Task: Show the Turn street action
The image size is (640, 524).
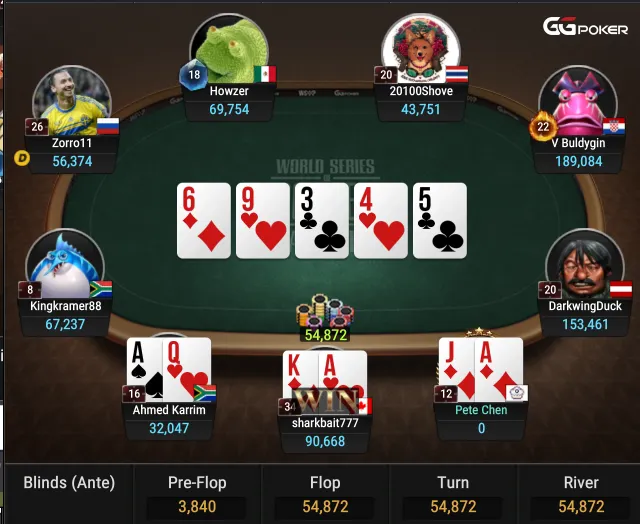Action: pos(453,494)
